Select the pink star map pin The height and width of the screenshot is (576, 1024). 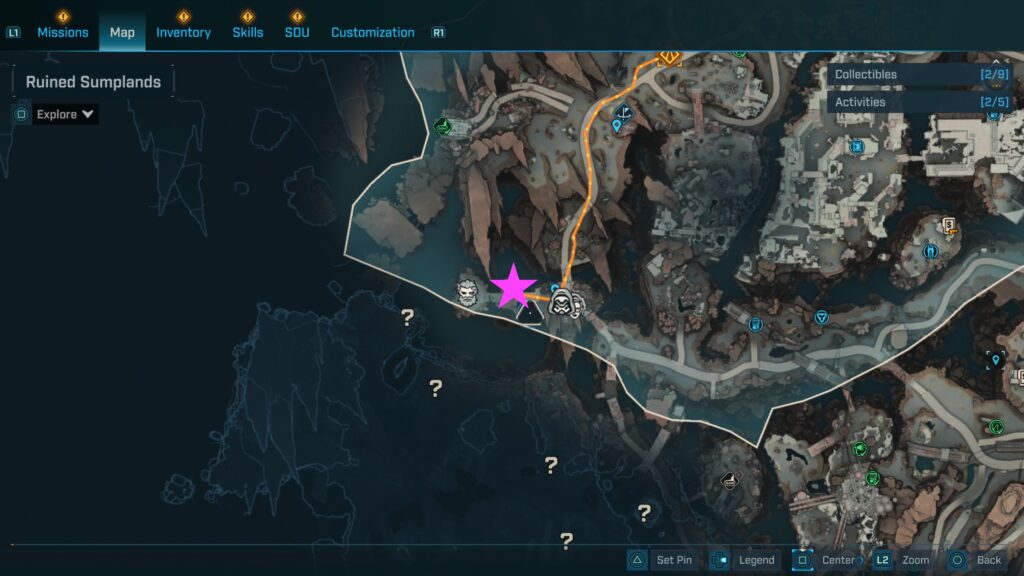point(514,287)
